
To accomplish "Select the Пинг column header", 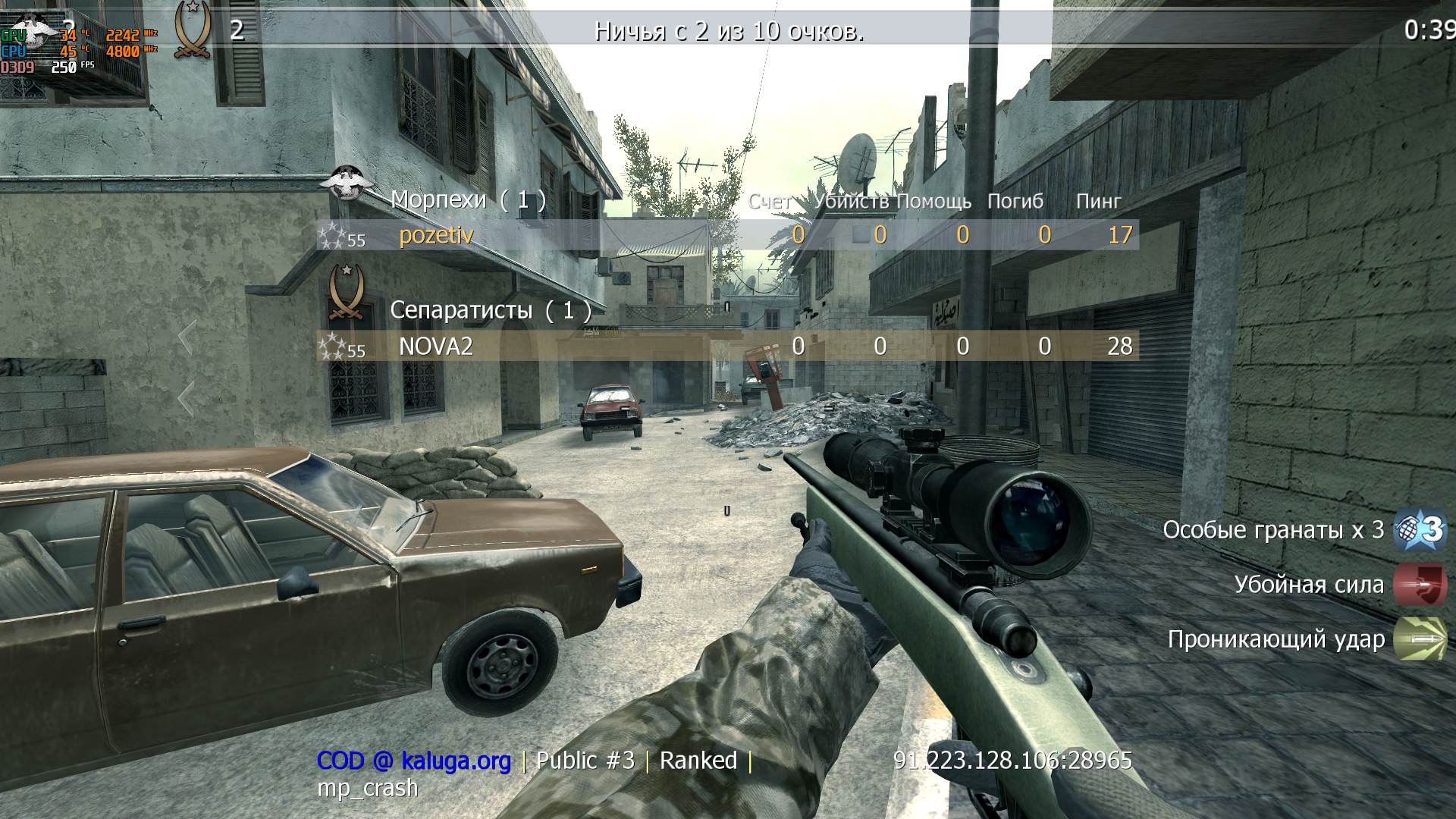I will (x=1099, y=201).
